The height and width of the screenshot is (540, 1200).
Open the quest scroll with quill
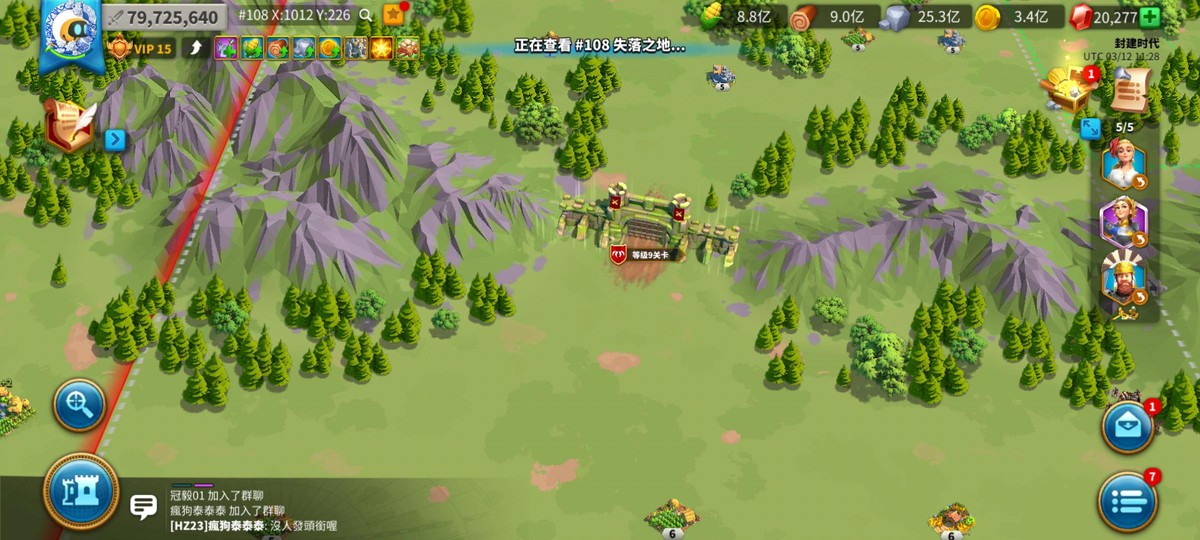[69, 129]
